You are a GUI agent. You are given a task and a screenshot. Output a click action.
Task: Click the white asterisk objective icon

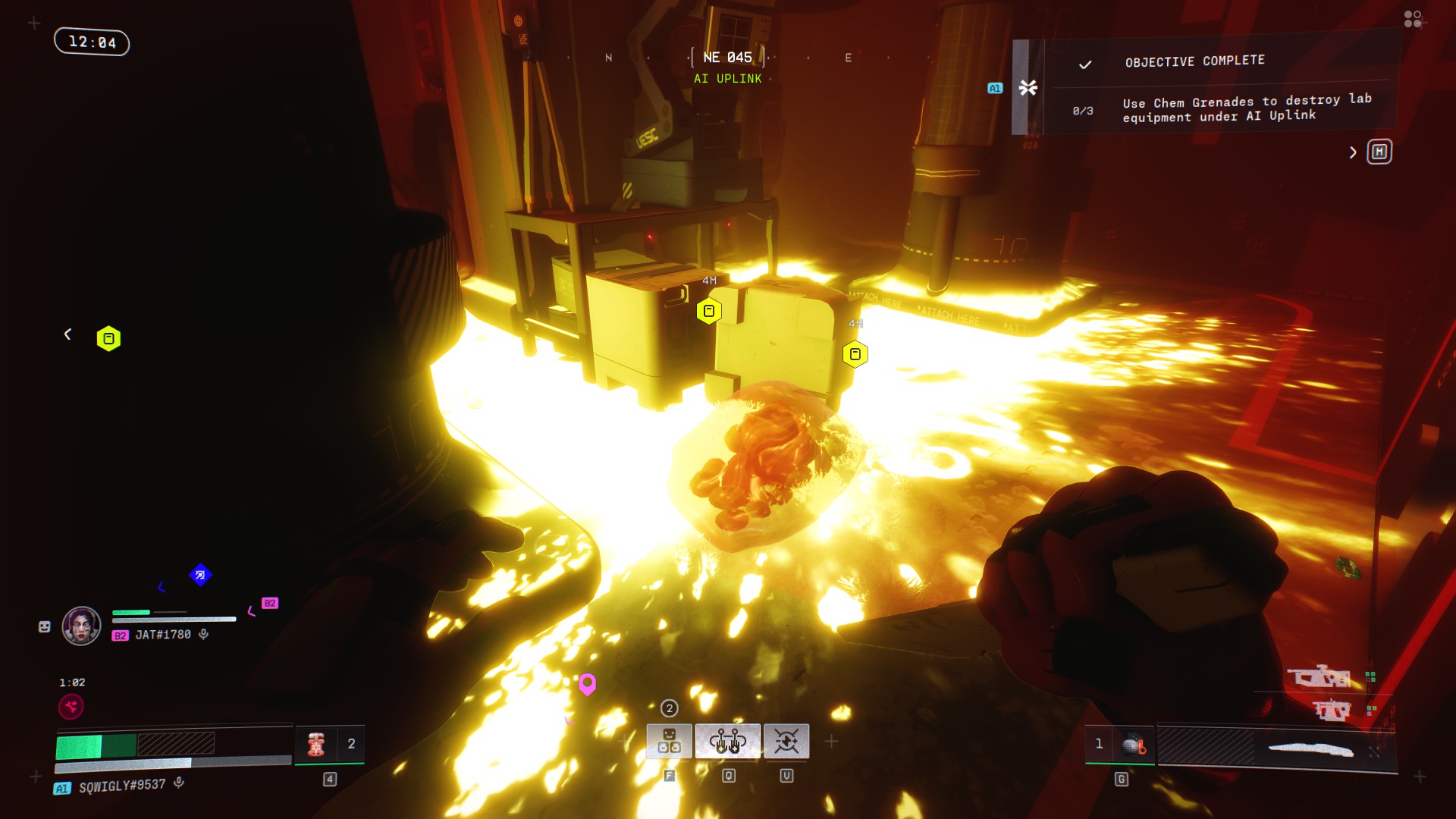point(1028,88)
